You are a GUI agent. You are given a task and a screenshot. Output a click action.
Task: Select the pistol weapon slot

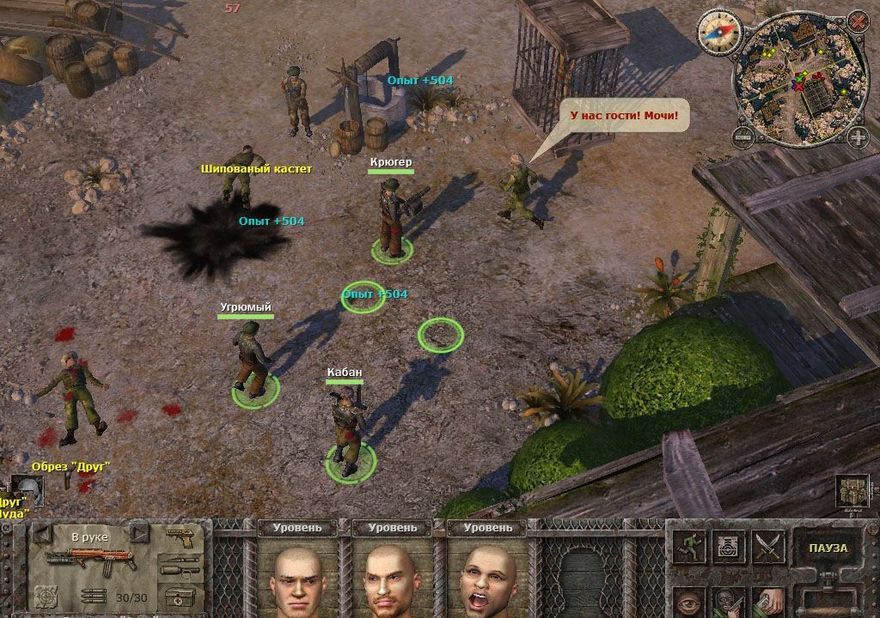point(181,538)
